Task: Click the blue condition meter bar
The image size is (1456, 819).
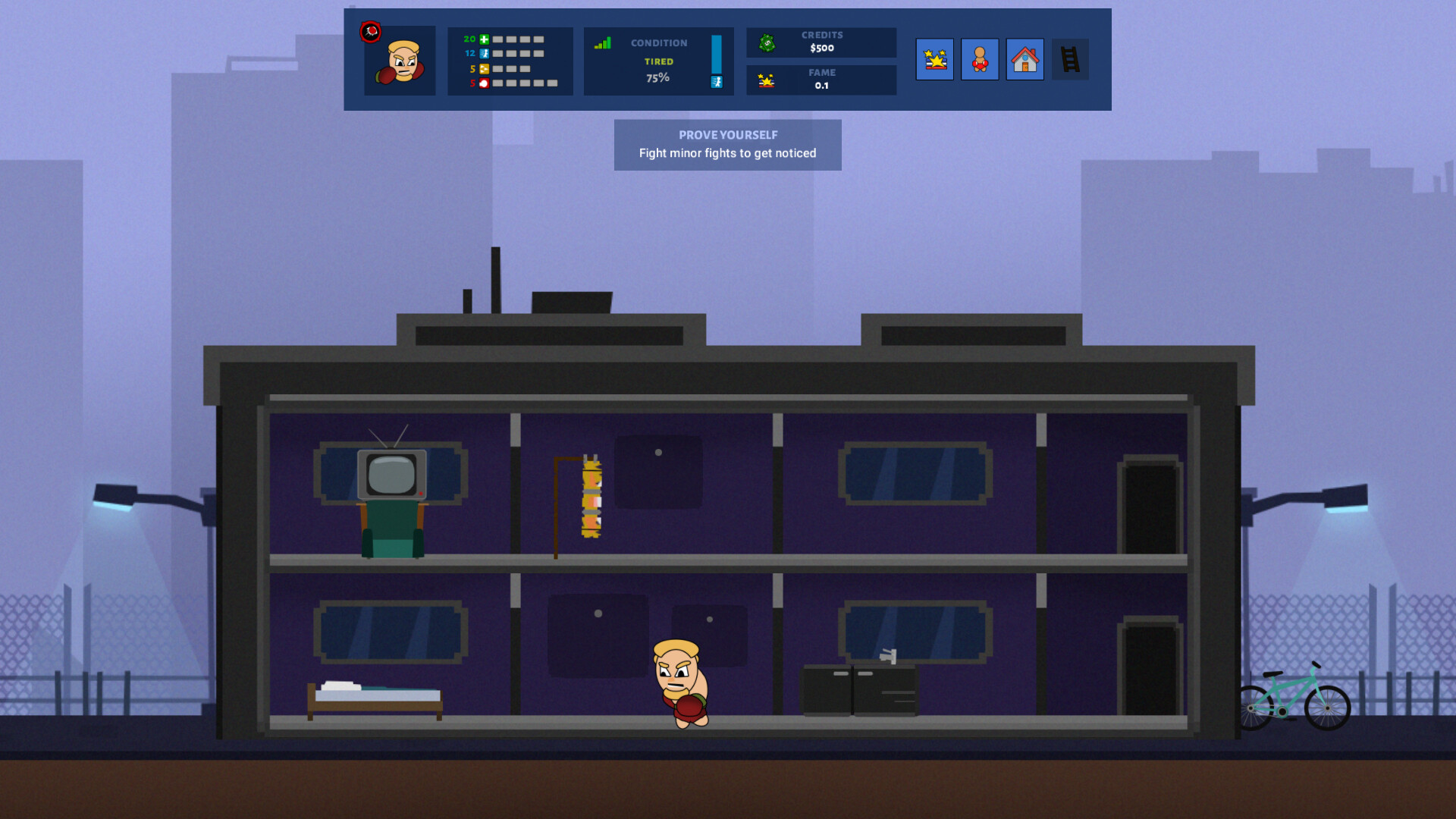Action: (716, 55)
